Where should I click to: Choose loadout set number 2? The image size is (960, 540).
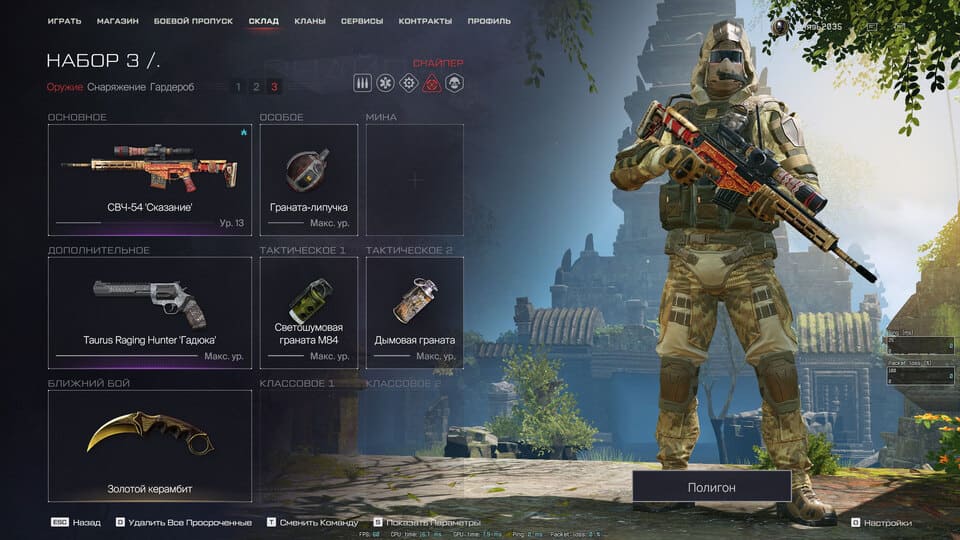[256, 87]
